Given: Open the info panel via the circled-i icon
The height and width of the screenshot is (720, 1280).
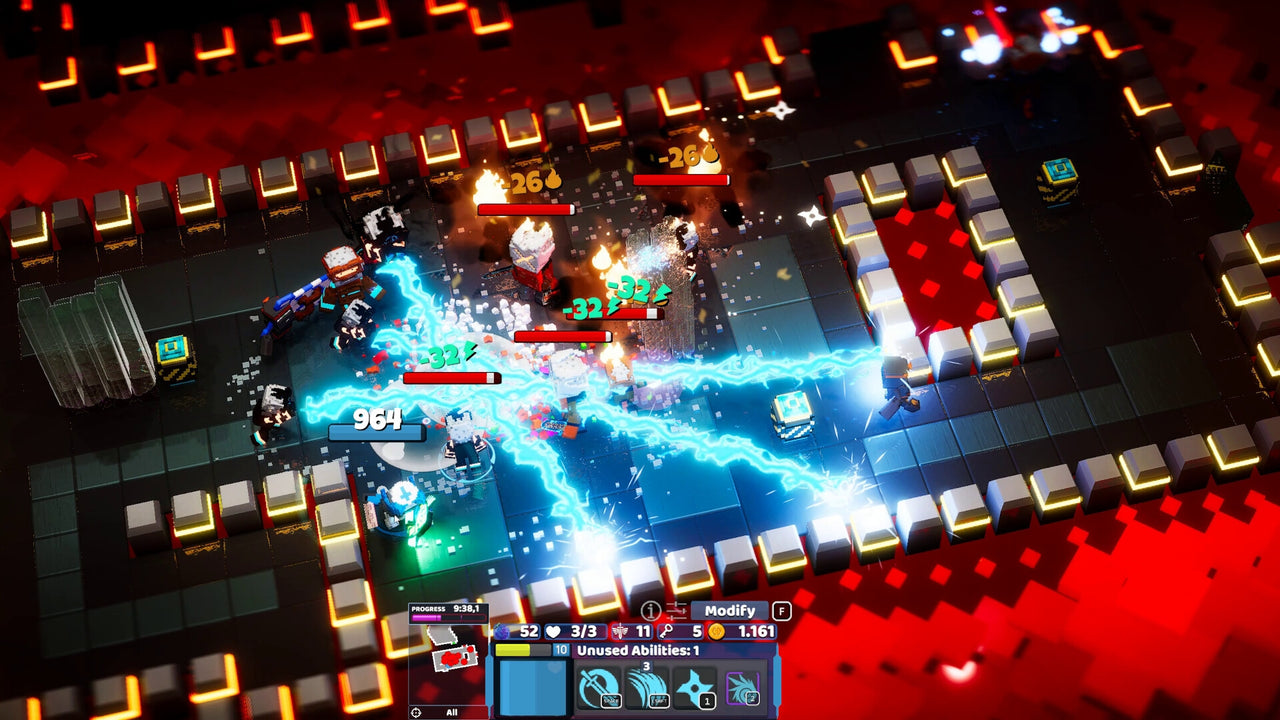Looking at the screenshot, I should coord(649,612).
